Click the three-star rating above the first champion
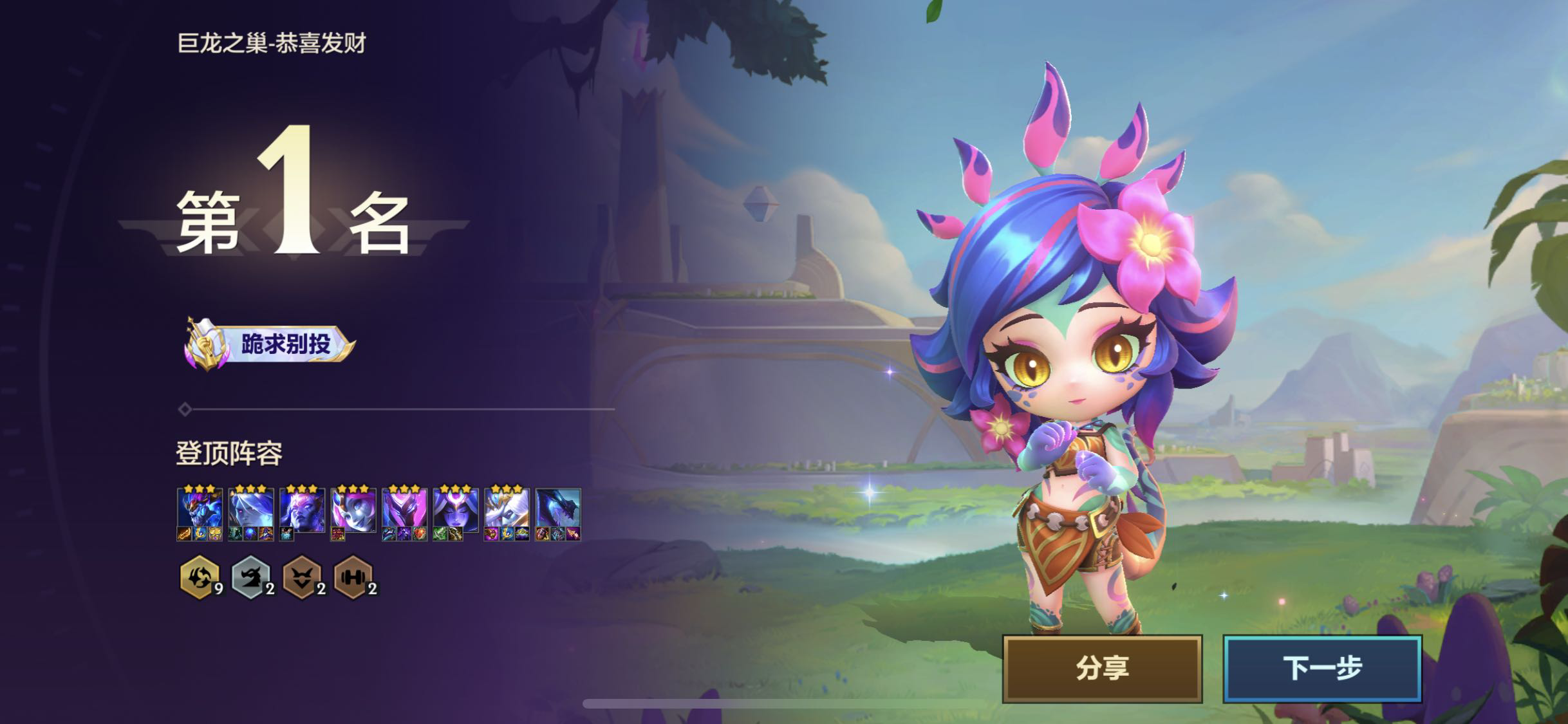Image resolution: width=1568 pixels, height=724 pixels. point(198,489)
